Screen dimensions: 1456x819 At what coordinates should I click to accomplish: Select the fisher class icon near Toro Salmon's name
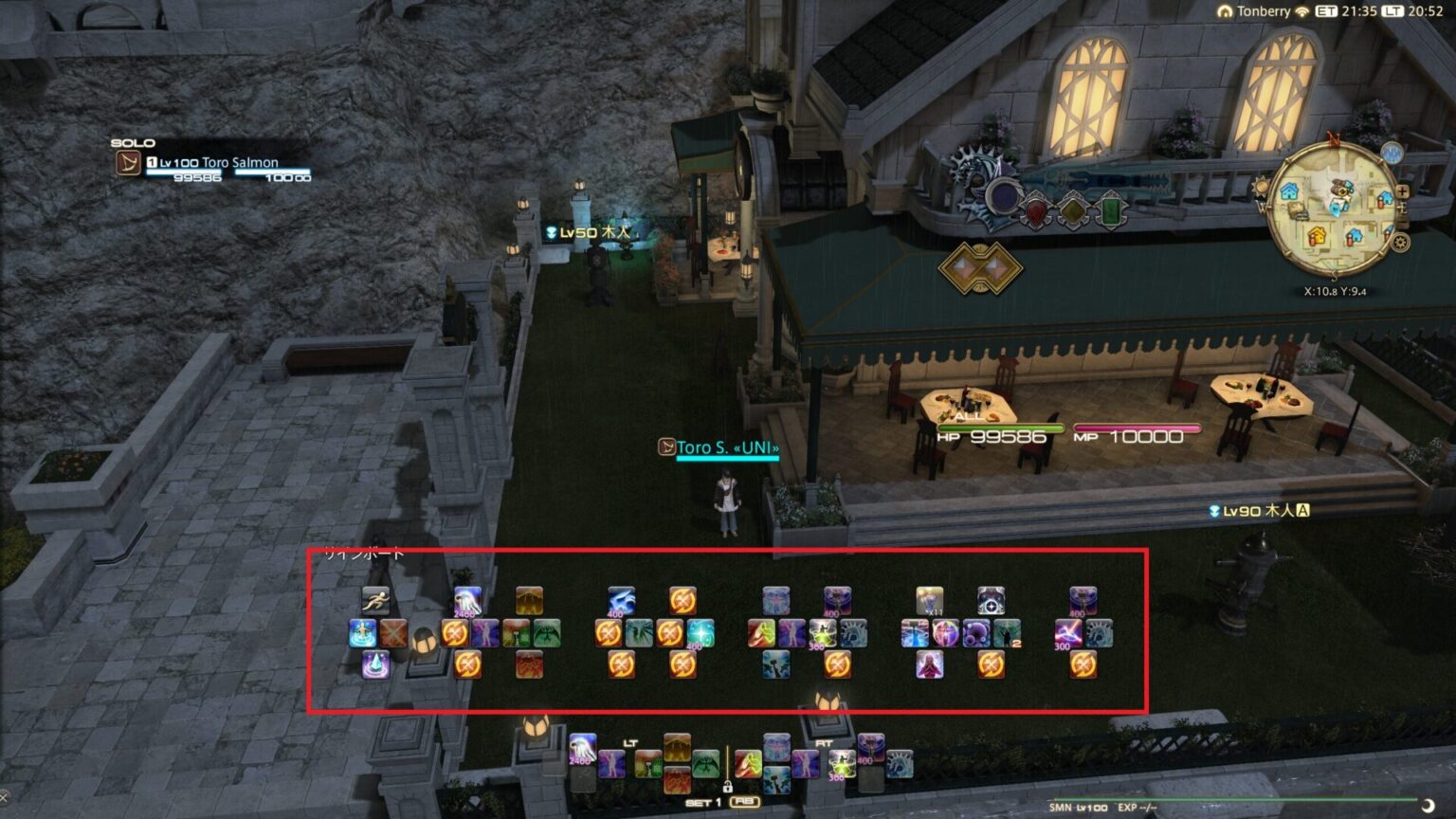coord(128,162)
